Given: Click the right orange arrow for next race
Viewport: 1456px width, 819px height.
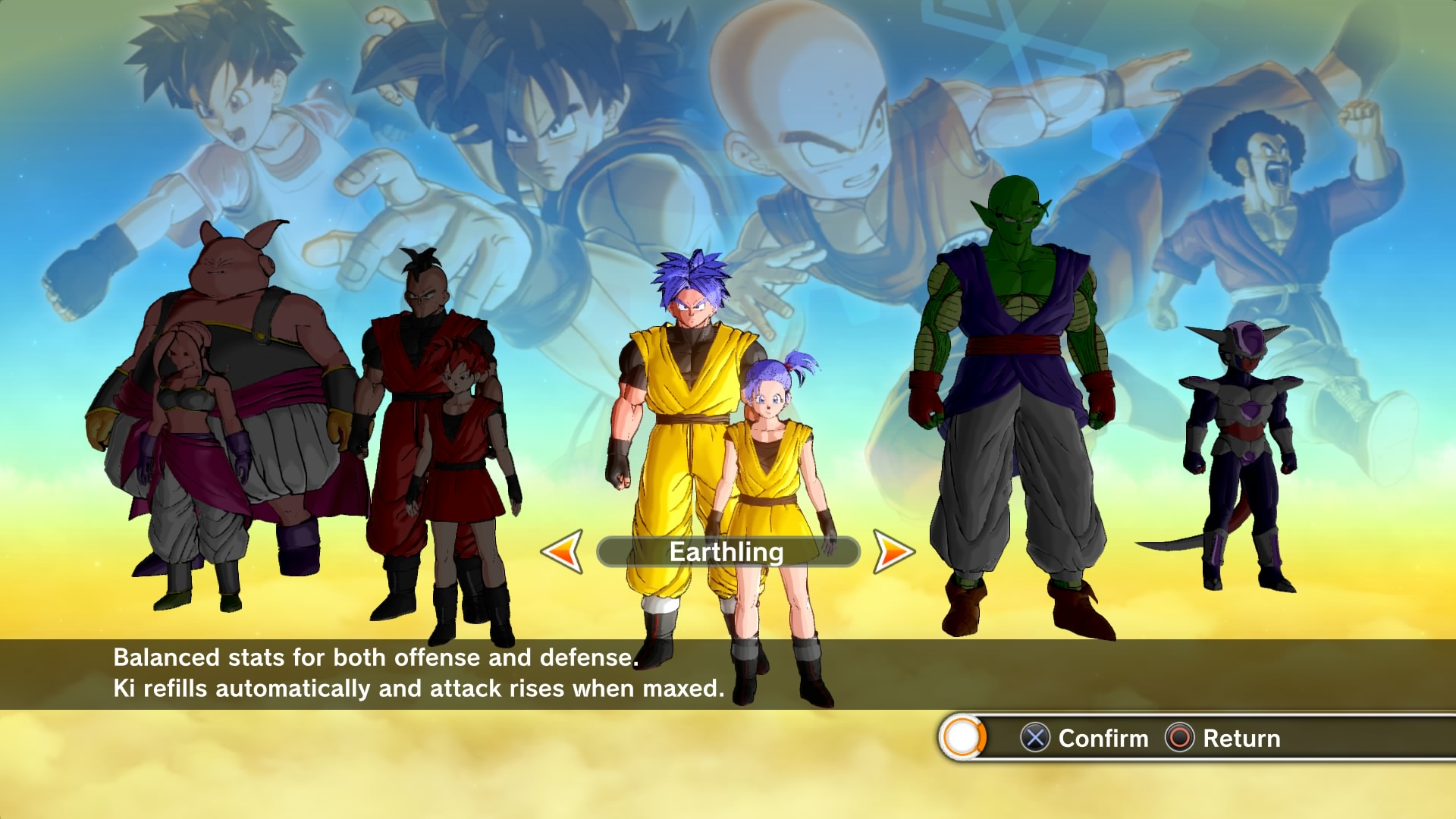Looking at the screenshot, I should [x=893, y=551].
